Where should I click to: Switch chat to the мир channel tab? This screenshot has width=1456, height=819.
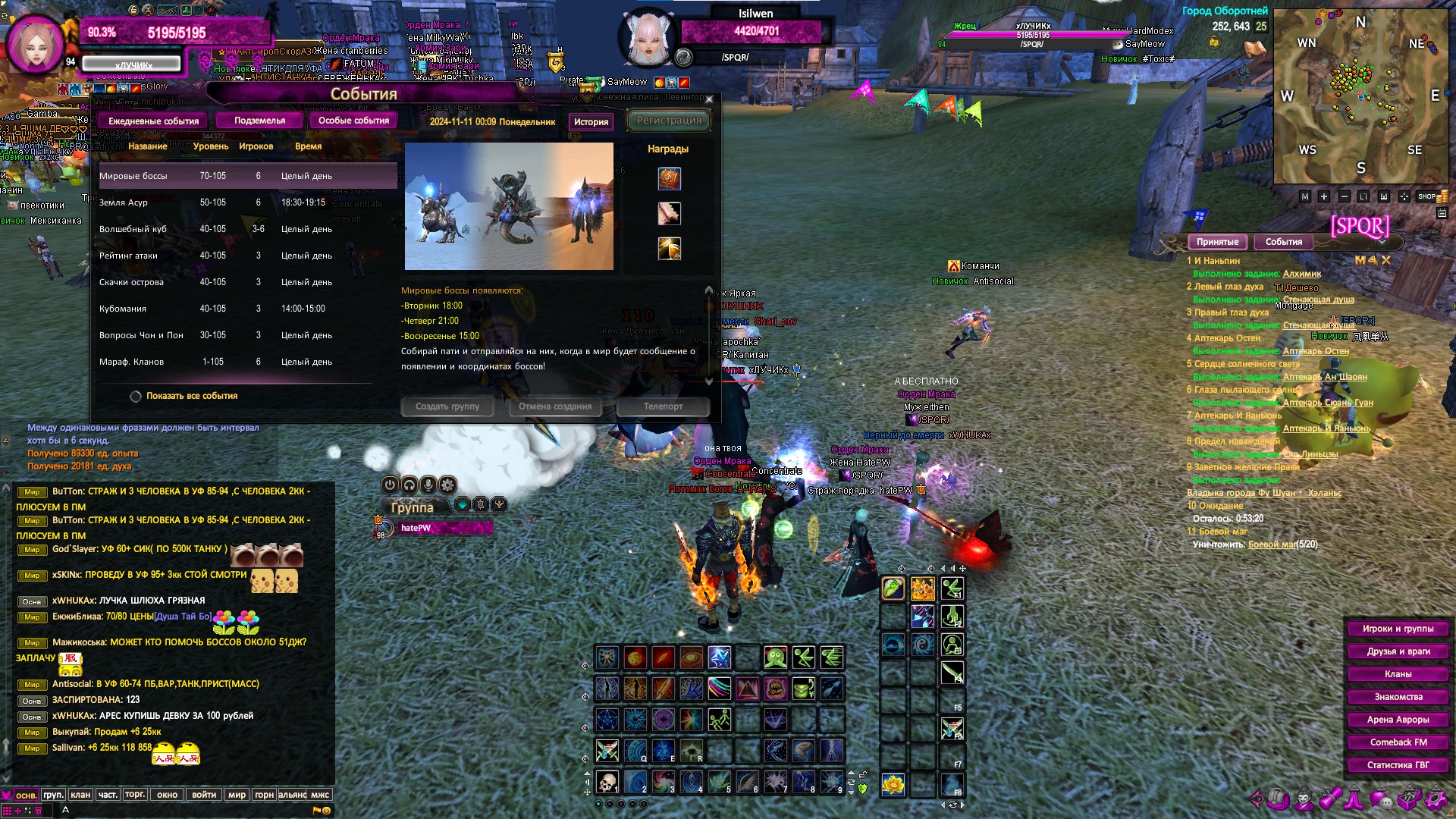click(237, 795)
